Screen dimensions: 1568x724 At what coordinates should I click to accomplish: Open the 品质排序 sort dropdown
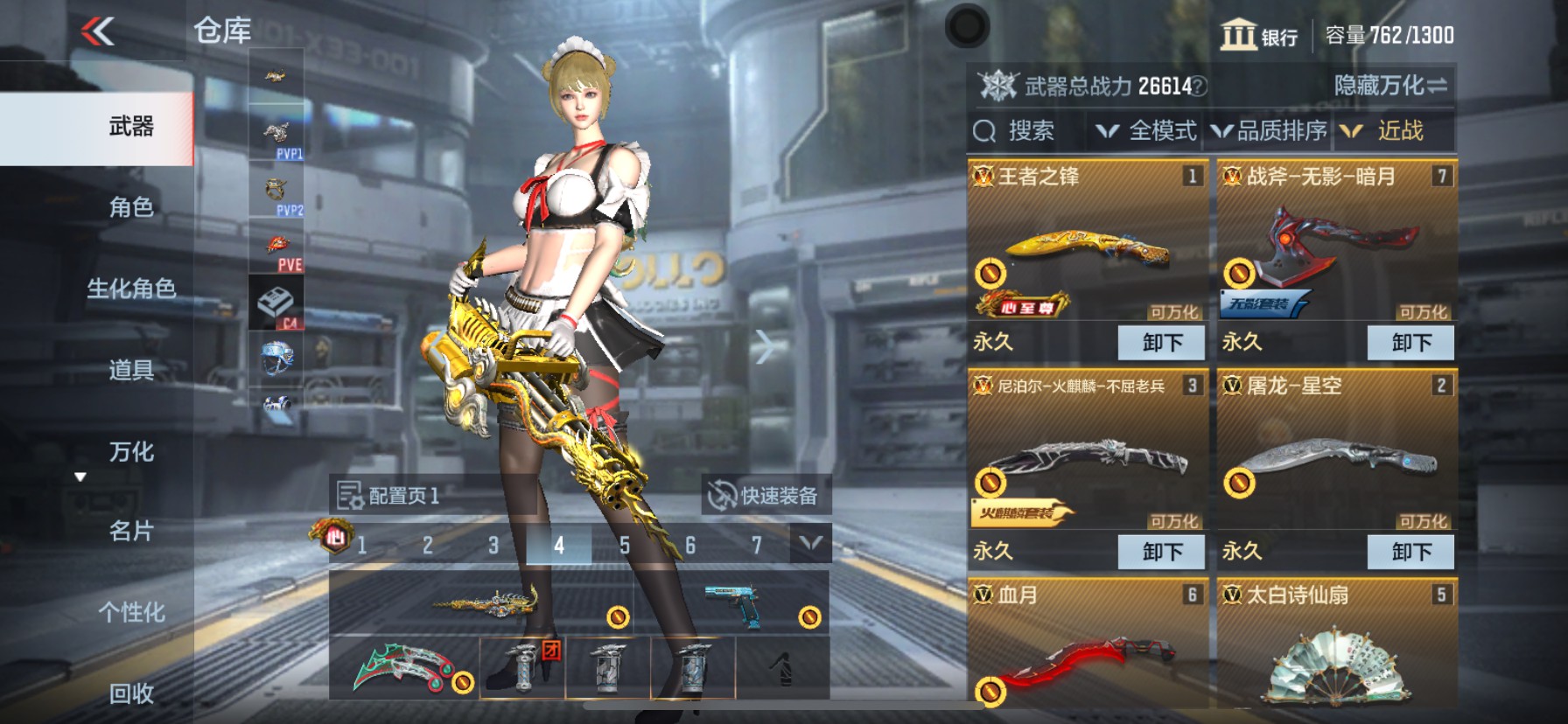click(1270, 131)
